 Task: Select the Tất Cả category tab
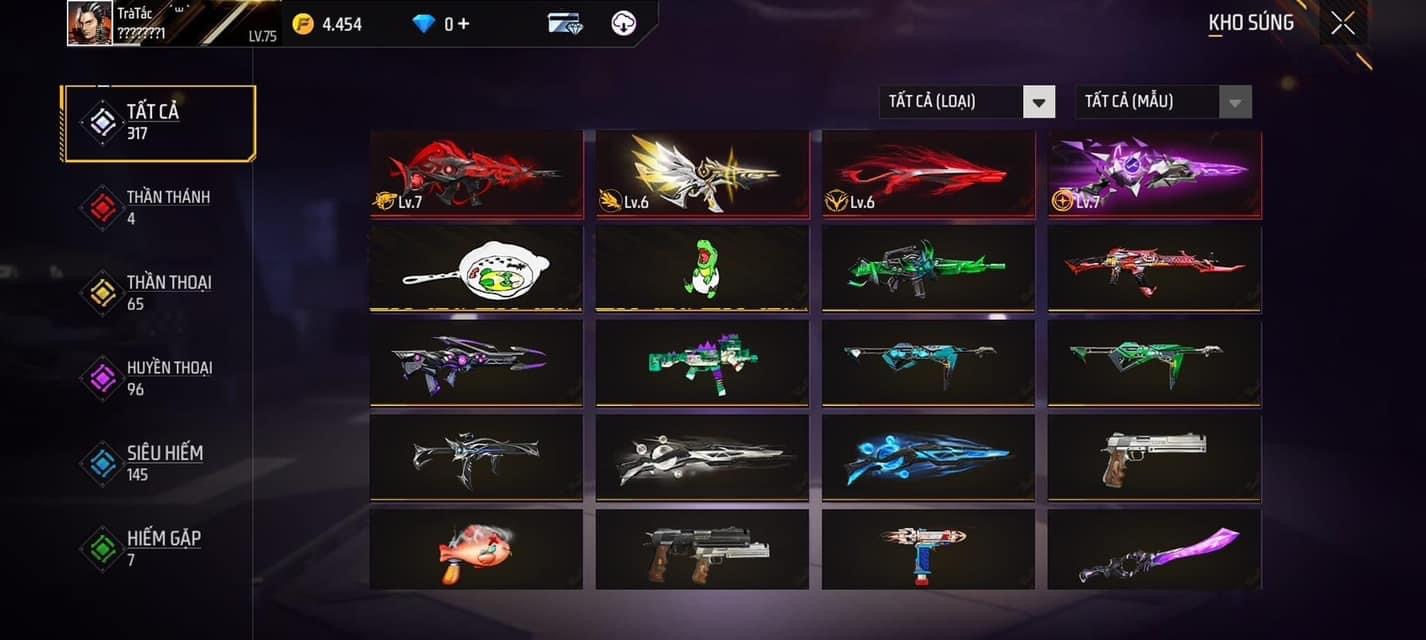[x=159, y=122]
